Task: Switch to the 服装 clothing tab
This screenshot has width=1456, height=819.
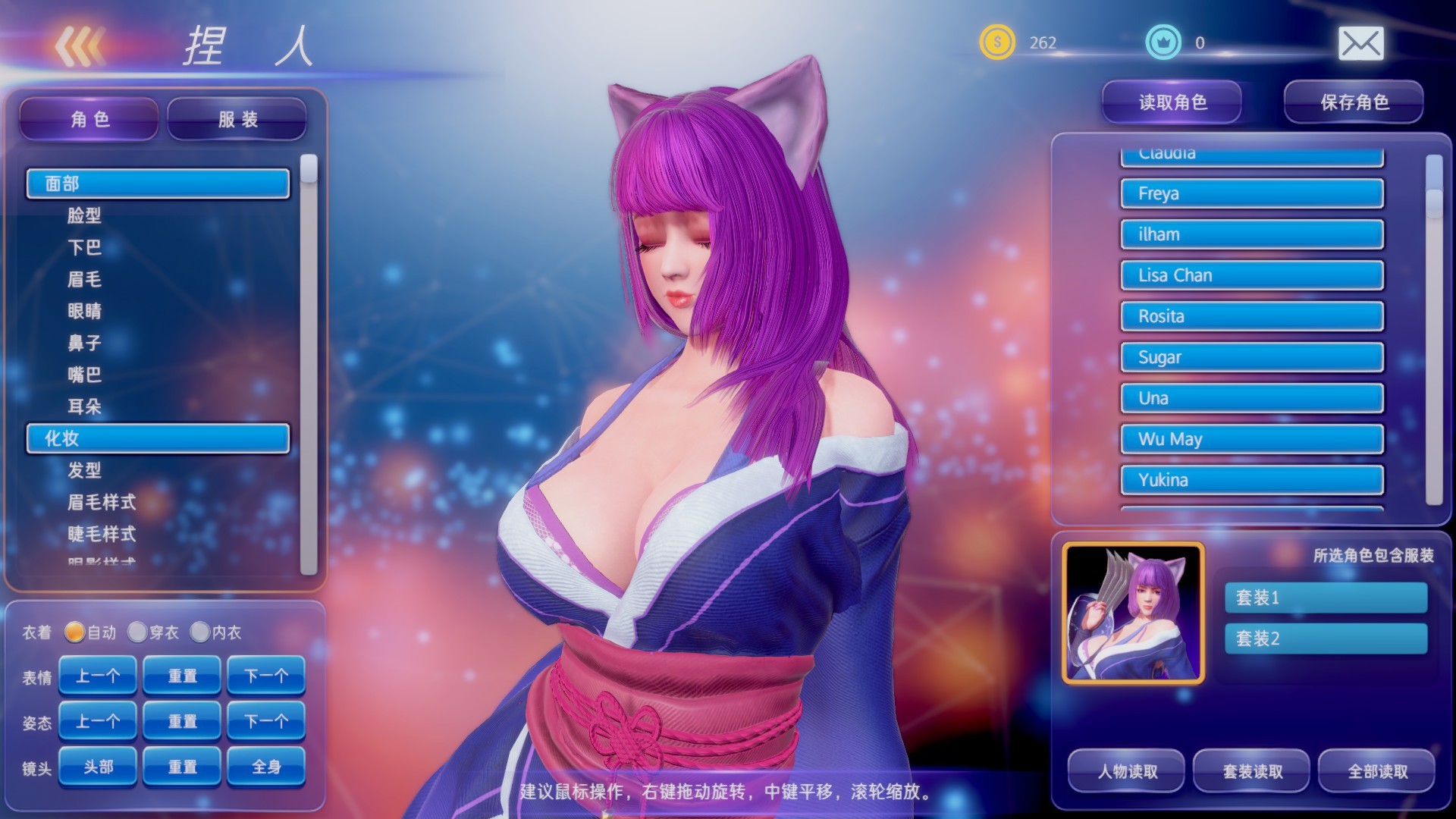Action: (x=236, y=118)
